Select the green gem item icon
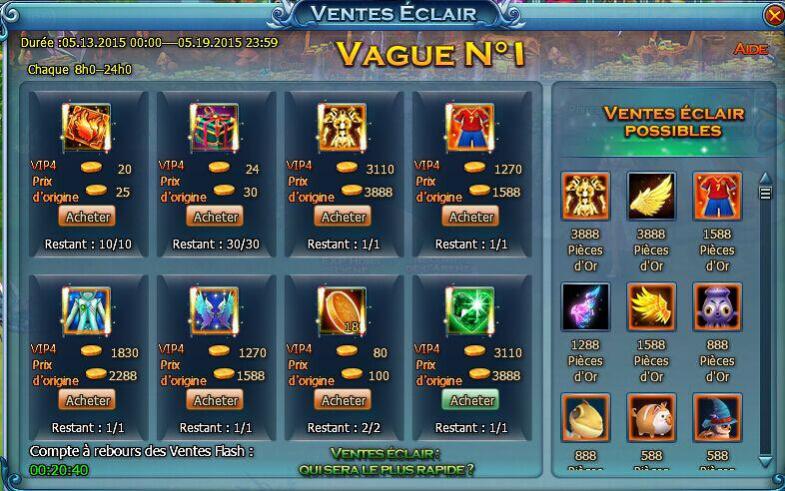785x491 pixels. click(x=472, y=311)
